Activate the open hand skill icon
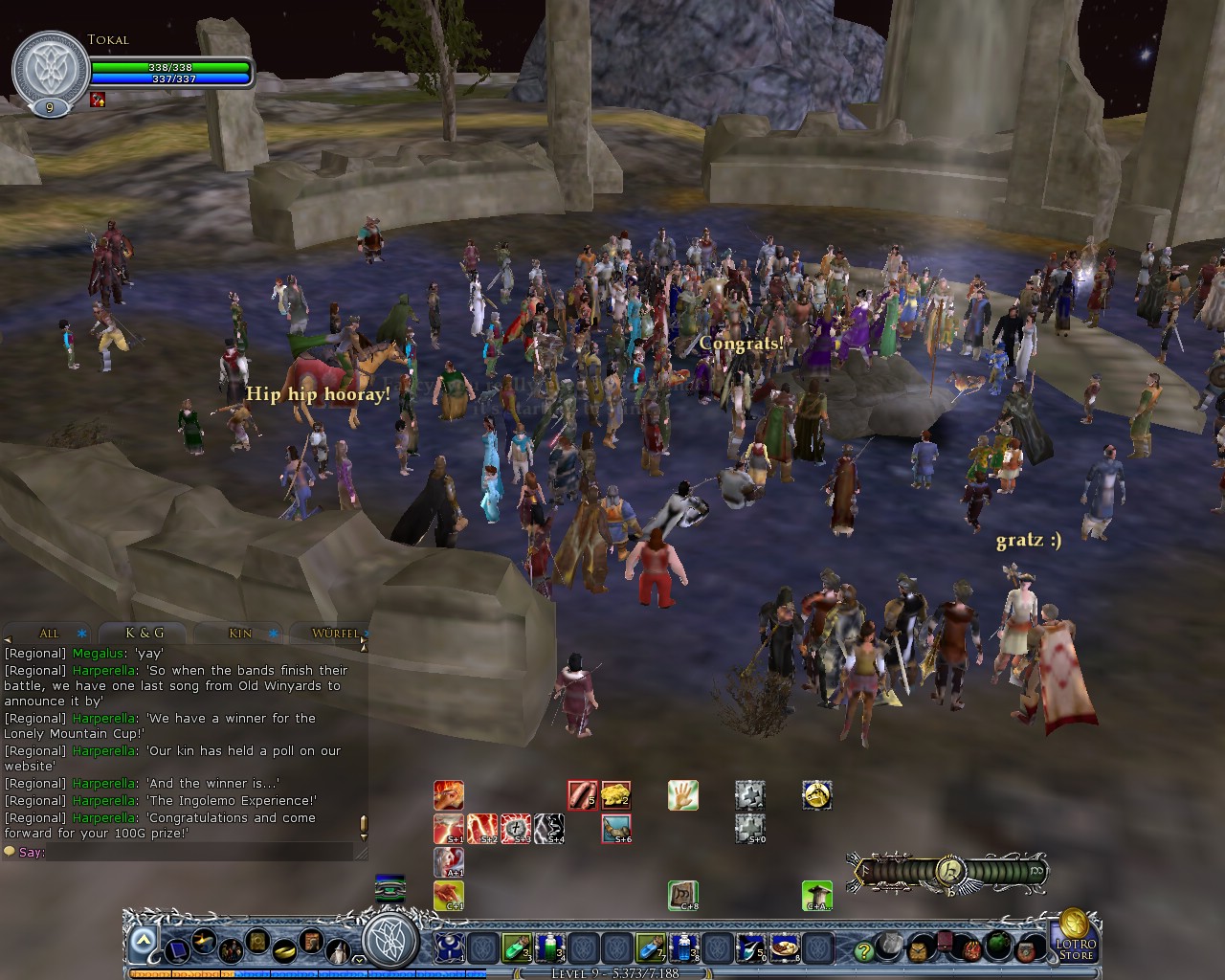This screenshot has height=980, width=1225. [x=682, y=795]
